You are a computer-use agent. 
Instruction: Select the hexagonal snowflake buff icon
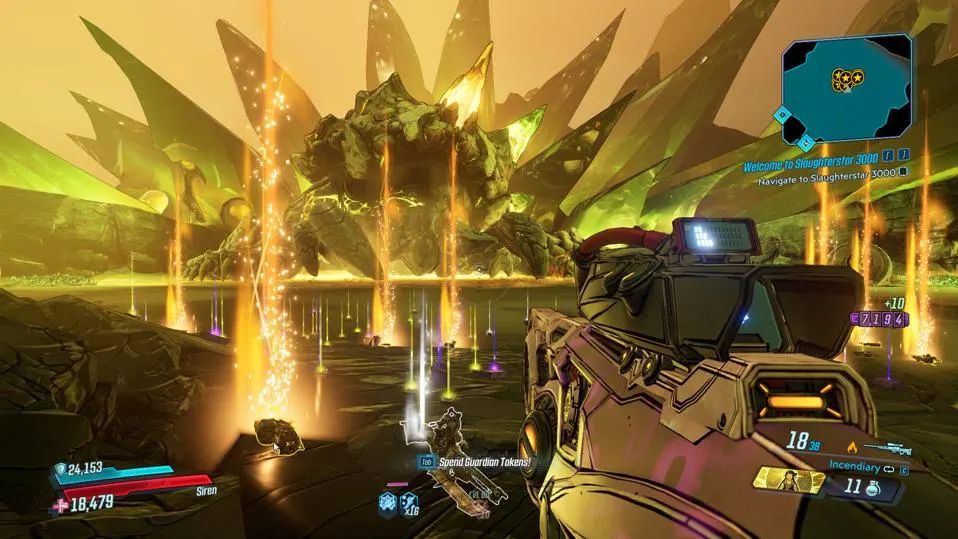(386, 504)
